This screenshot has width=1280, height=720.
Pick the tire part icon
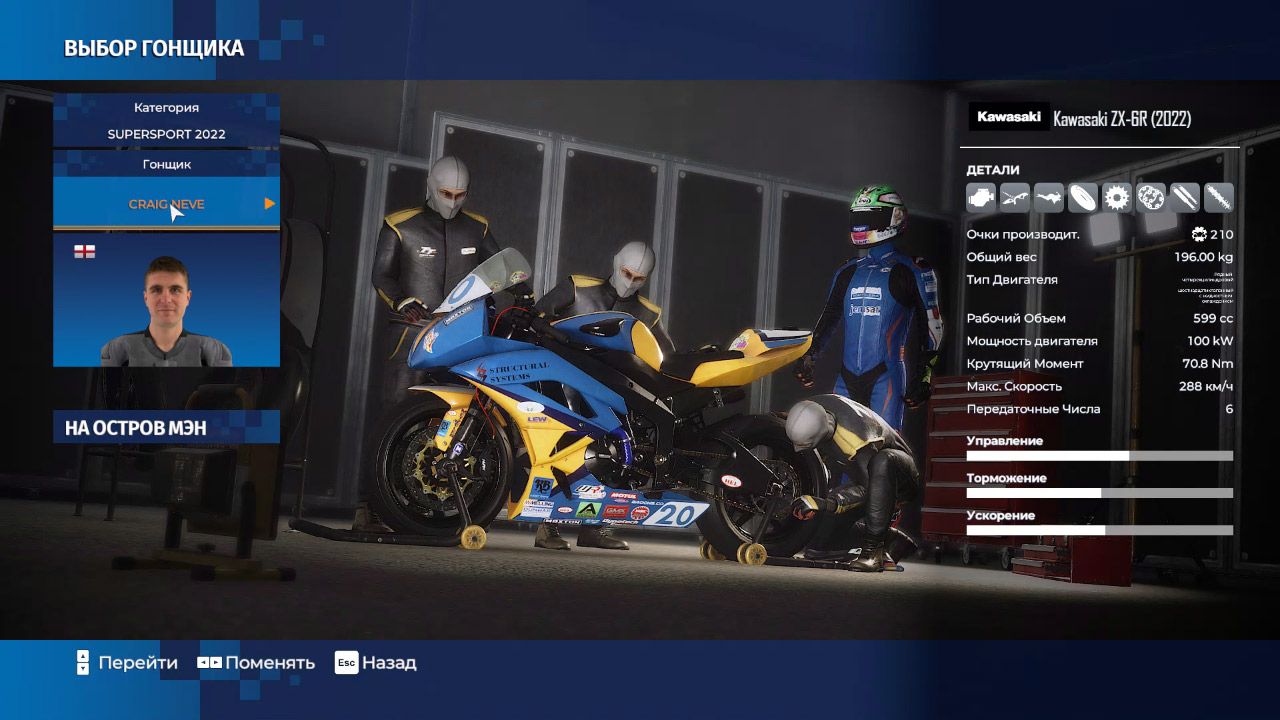[x=1083, y=198]
